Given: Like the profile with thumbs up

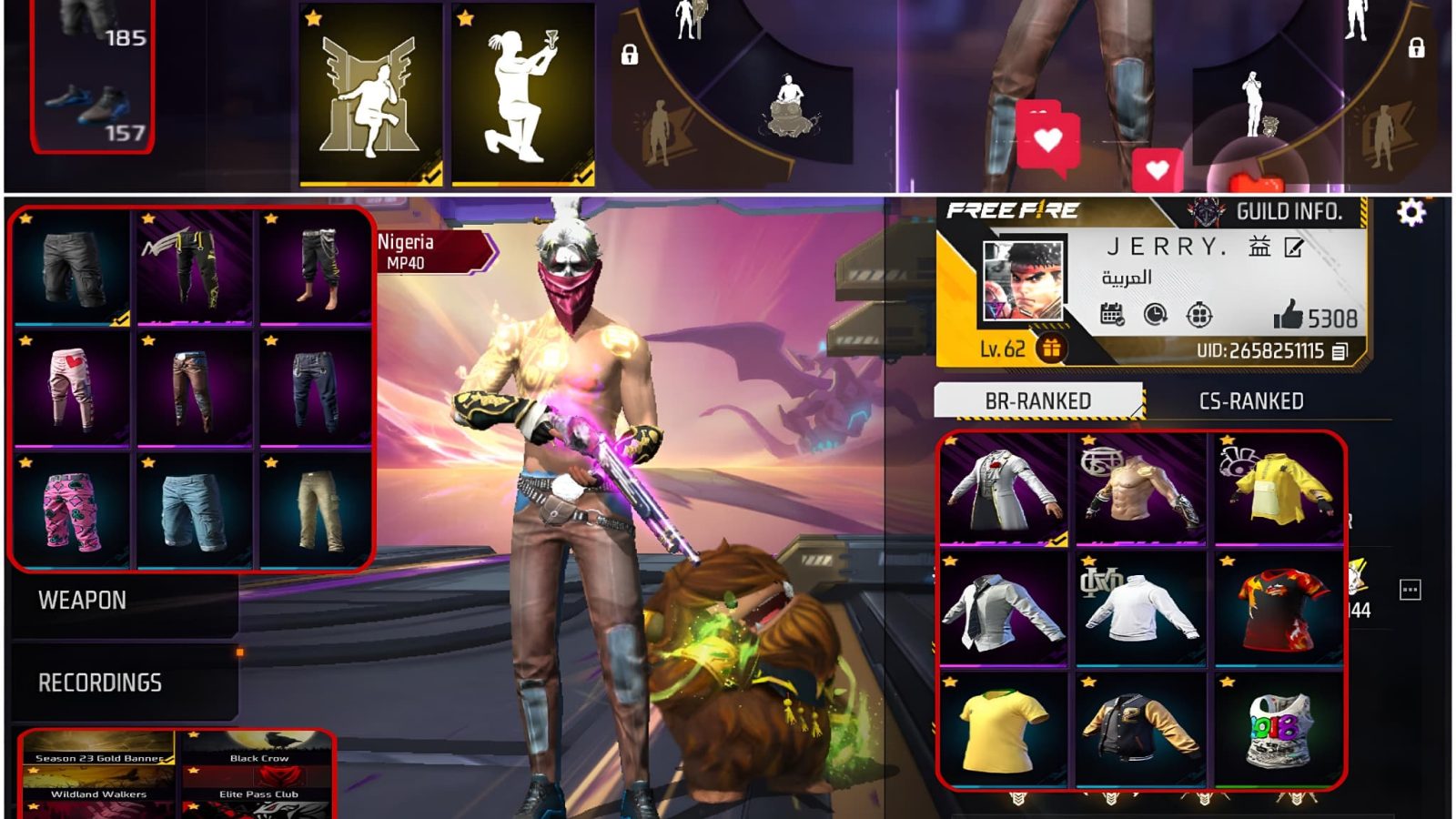Looking at the screenshot, I should click(x=1289, y=316).
